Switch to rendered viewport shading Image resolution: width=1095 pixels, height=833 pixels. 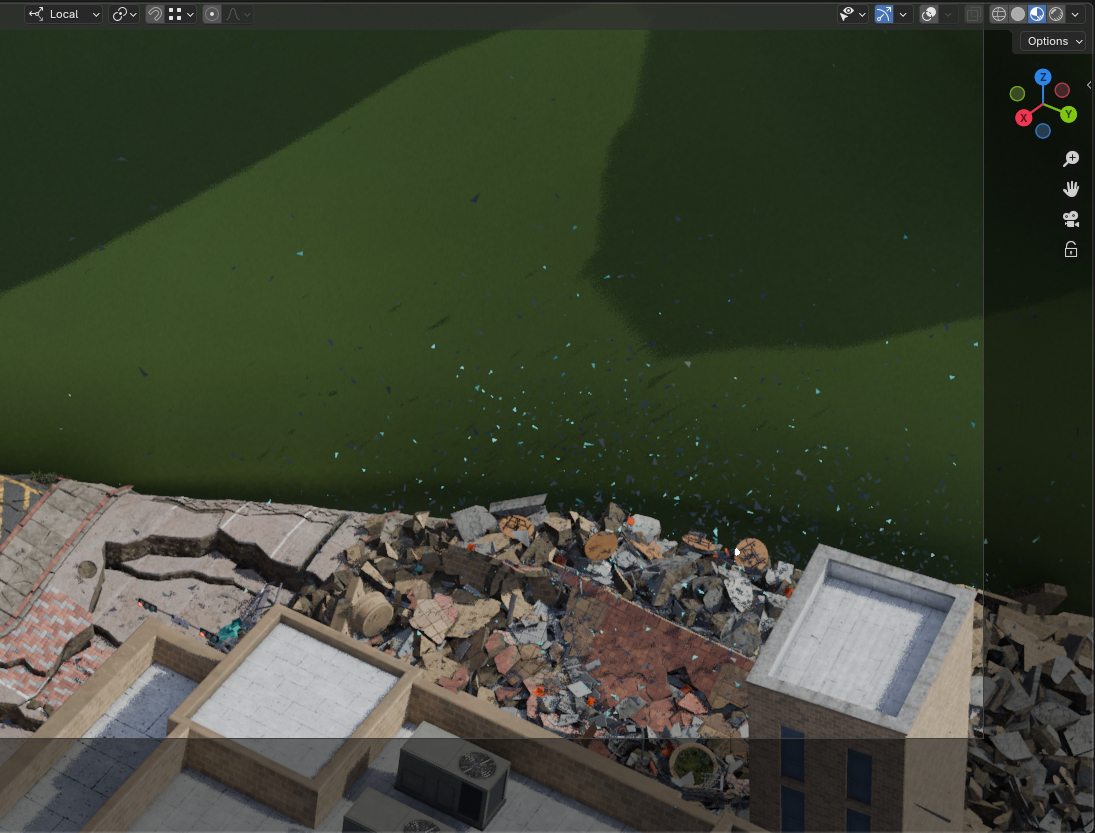(x=1055, y=14)
